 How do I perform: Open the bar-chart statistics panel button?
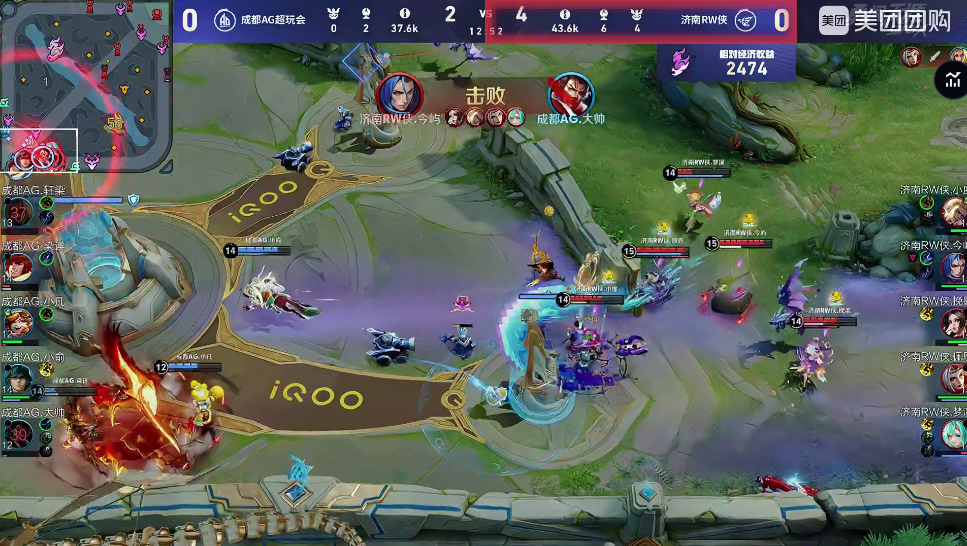pos(949,81)
